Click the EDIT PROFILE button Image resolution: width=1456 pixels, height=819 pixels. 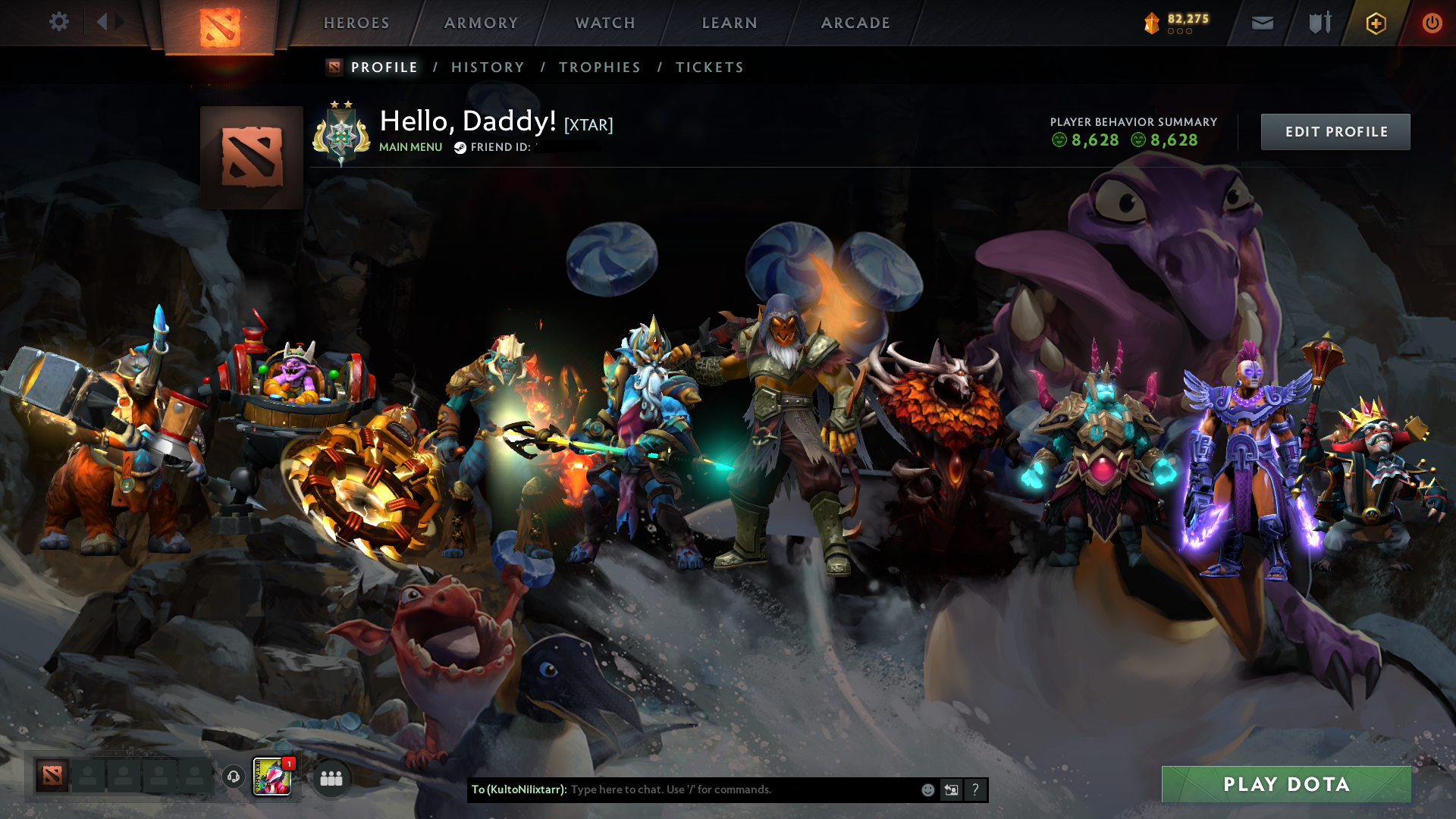click(x=1335, y=131)
